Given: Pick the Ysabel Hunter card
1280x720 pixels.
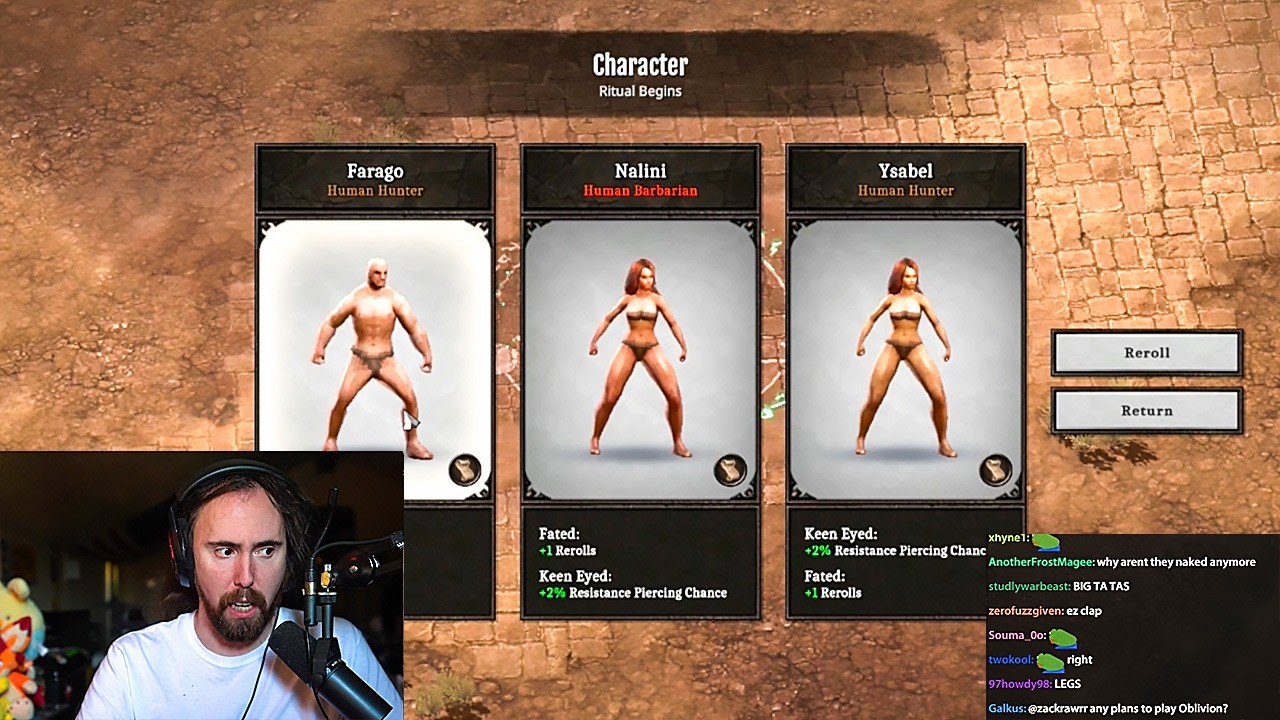Looking at the screenshot, I should point(905,340).
